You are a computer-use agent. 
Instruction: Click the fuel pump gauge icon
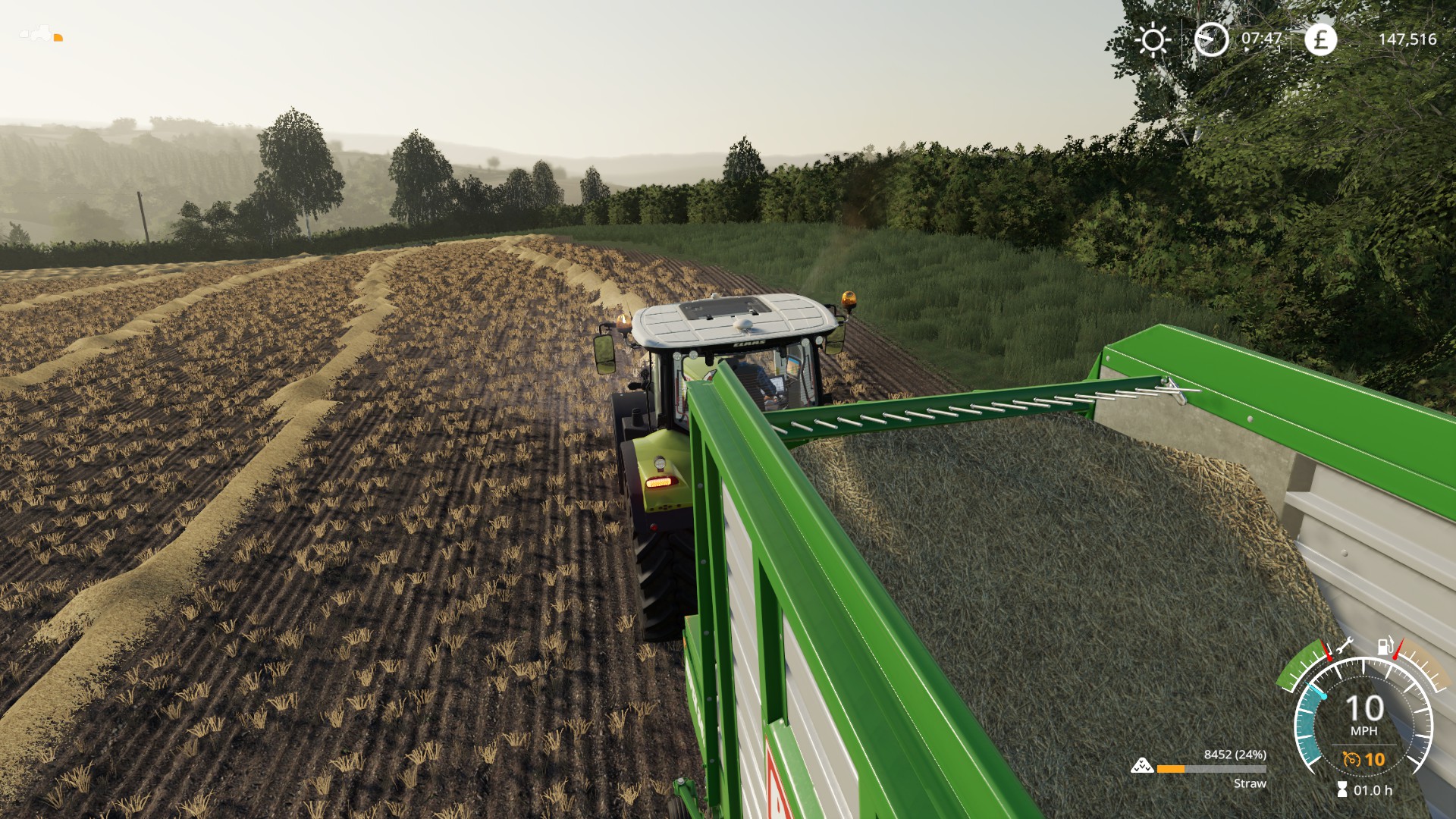(1385, 646)
